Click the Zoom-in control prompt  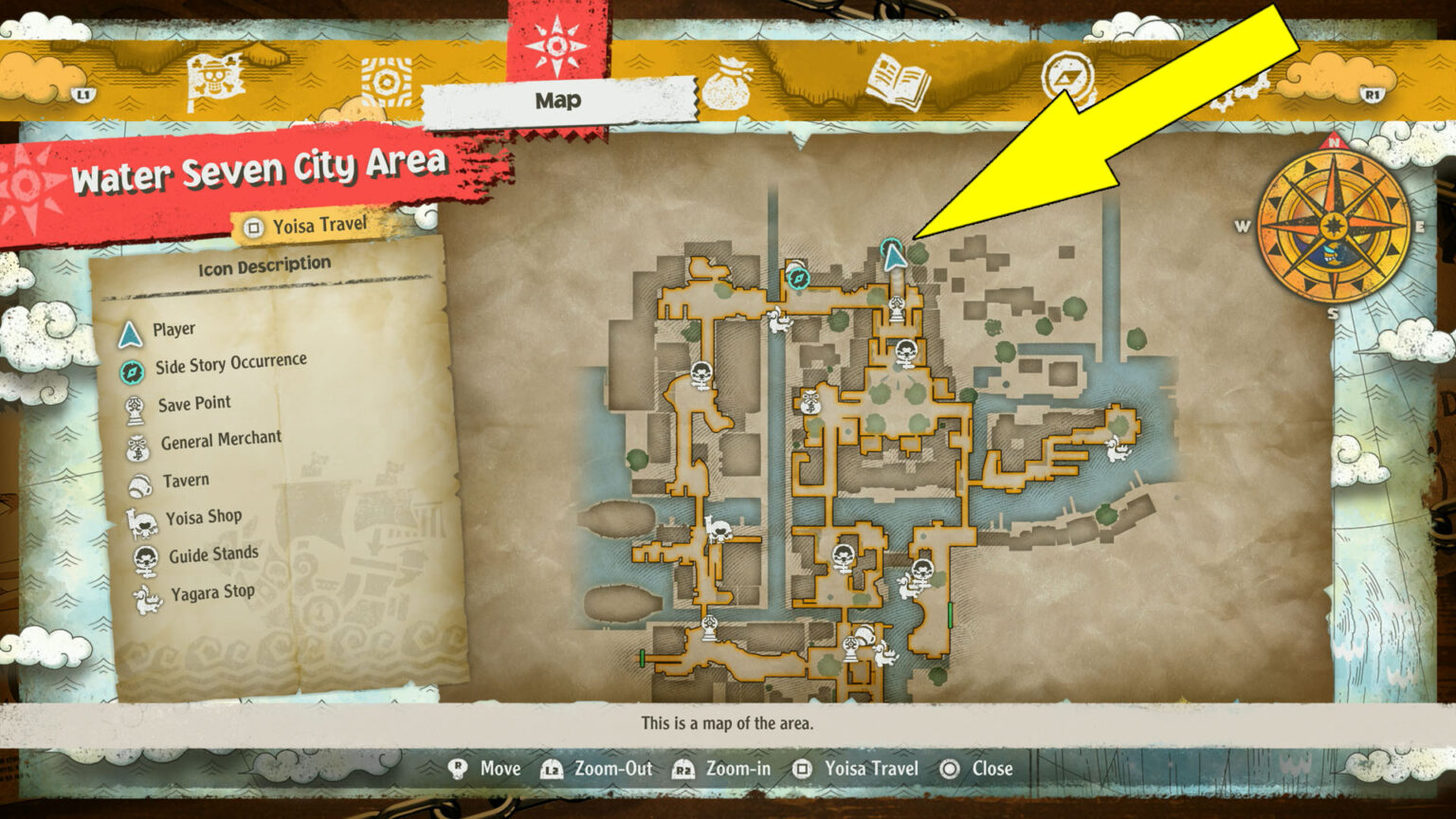click(725, 769)
